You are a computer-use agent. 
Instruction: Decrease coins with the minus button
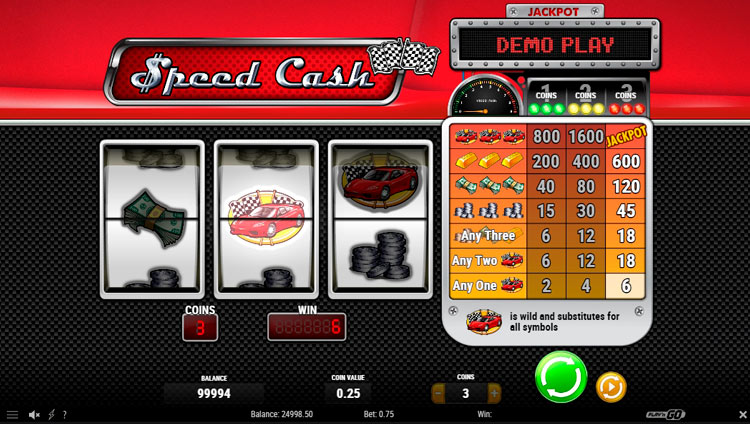(439, 394)
